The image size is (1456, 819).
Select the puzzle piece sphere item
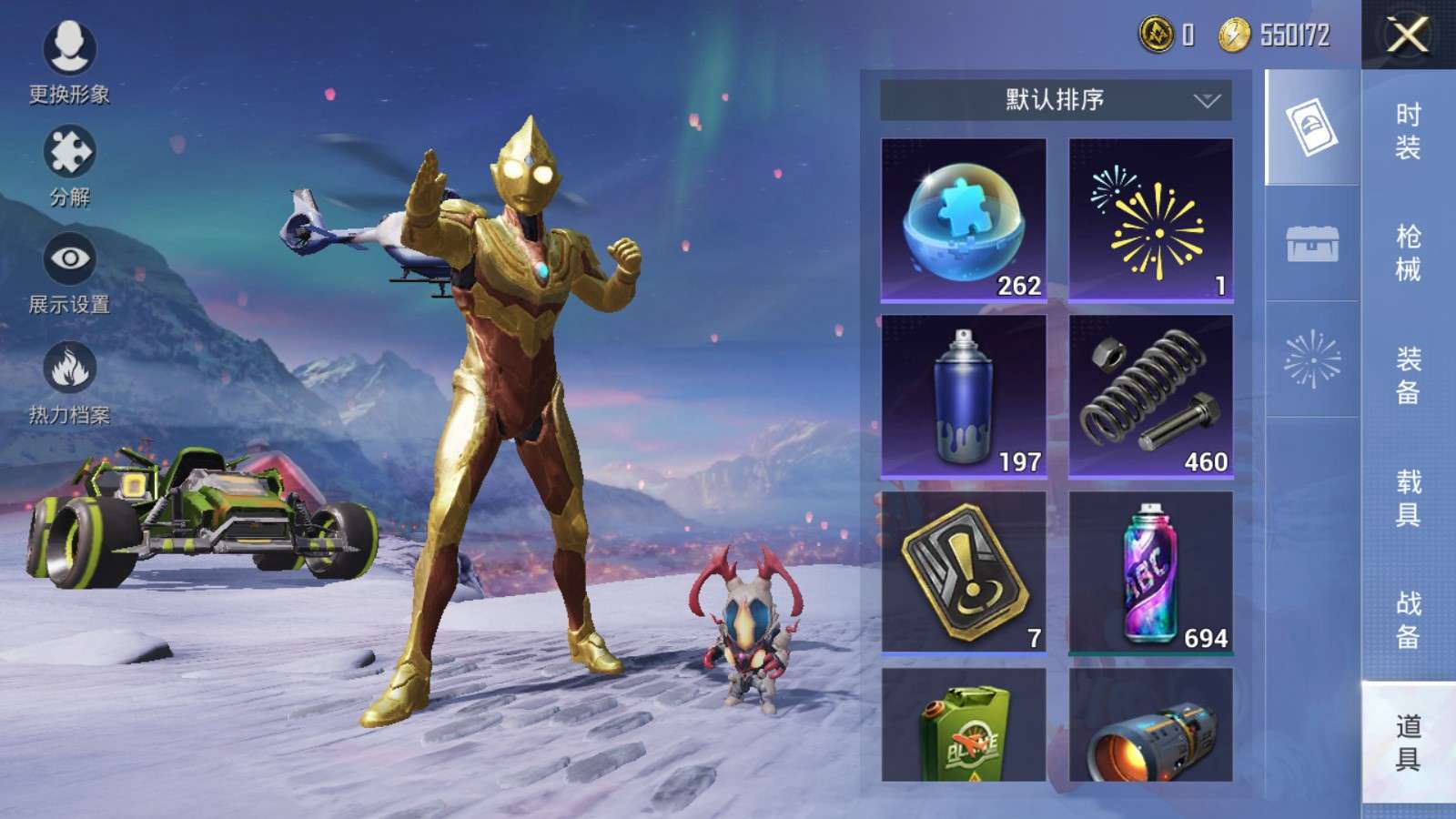click(964, 220)
